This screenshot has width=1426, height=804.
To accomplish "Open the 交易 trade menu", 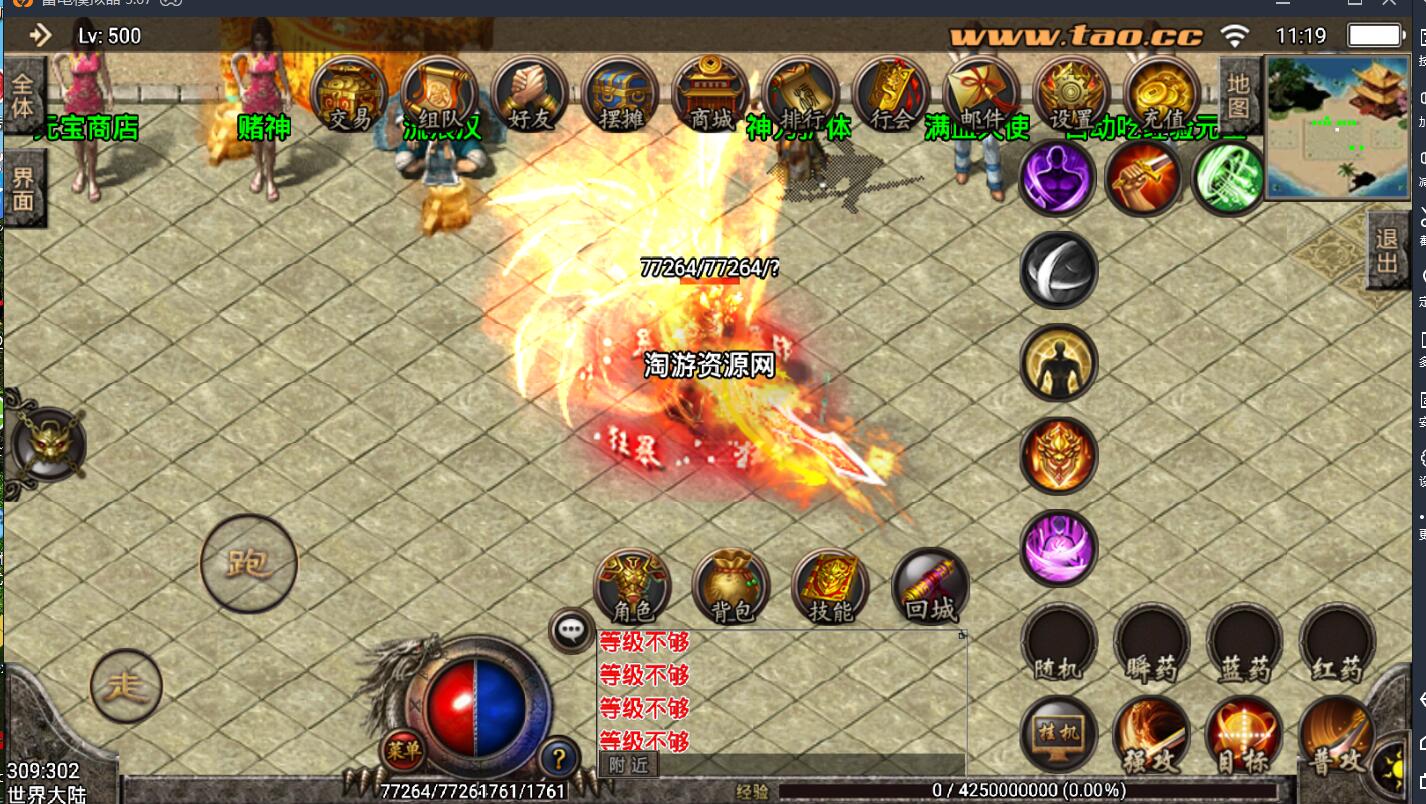I will coord(349,94).
